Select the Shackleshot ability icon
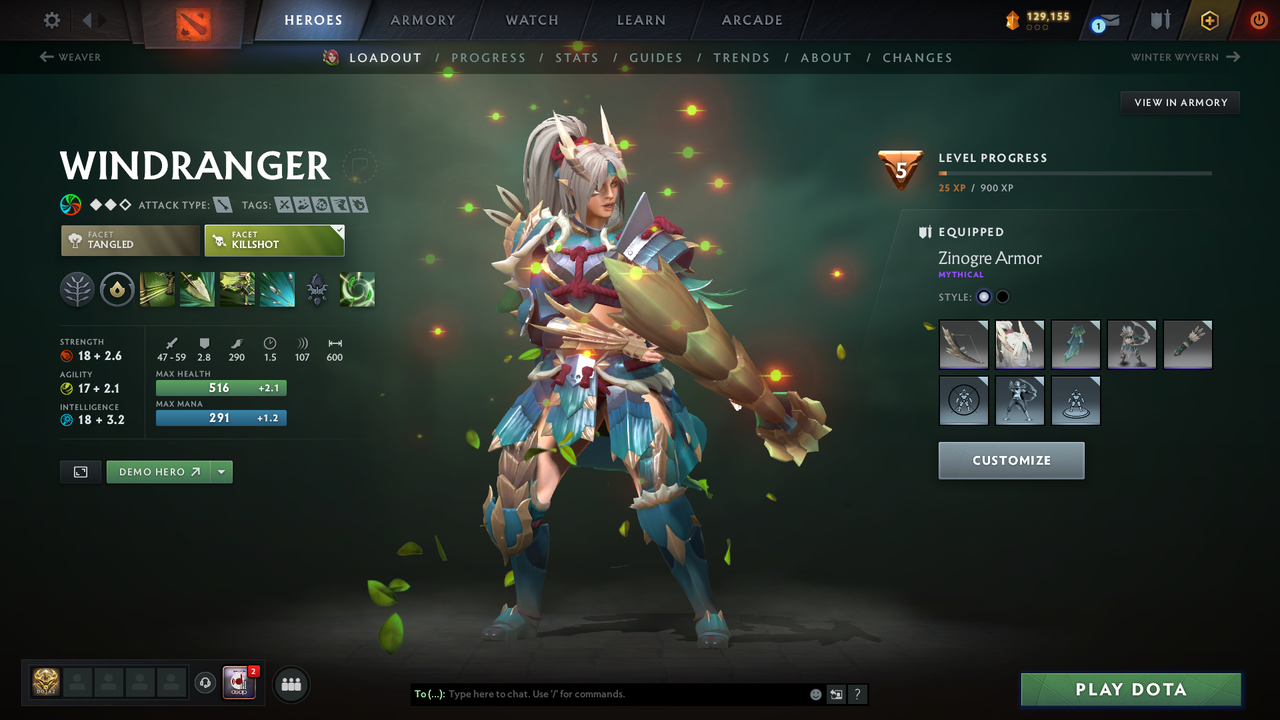This screenshot has width=1280, height=720. point(157,290)
